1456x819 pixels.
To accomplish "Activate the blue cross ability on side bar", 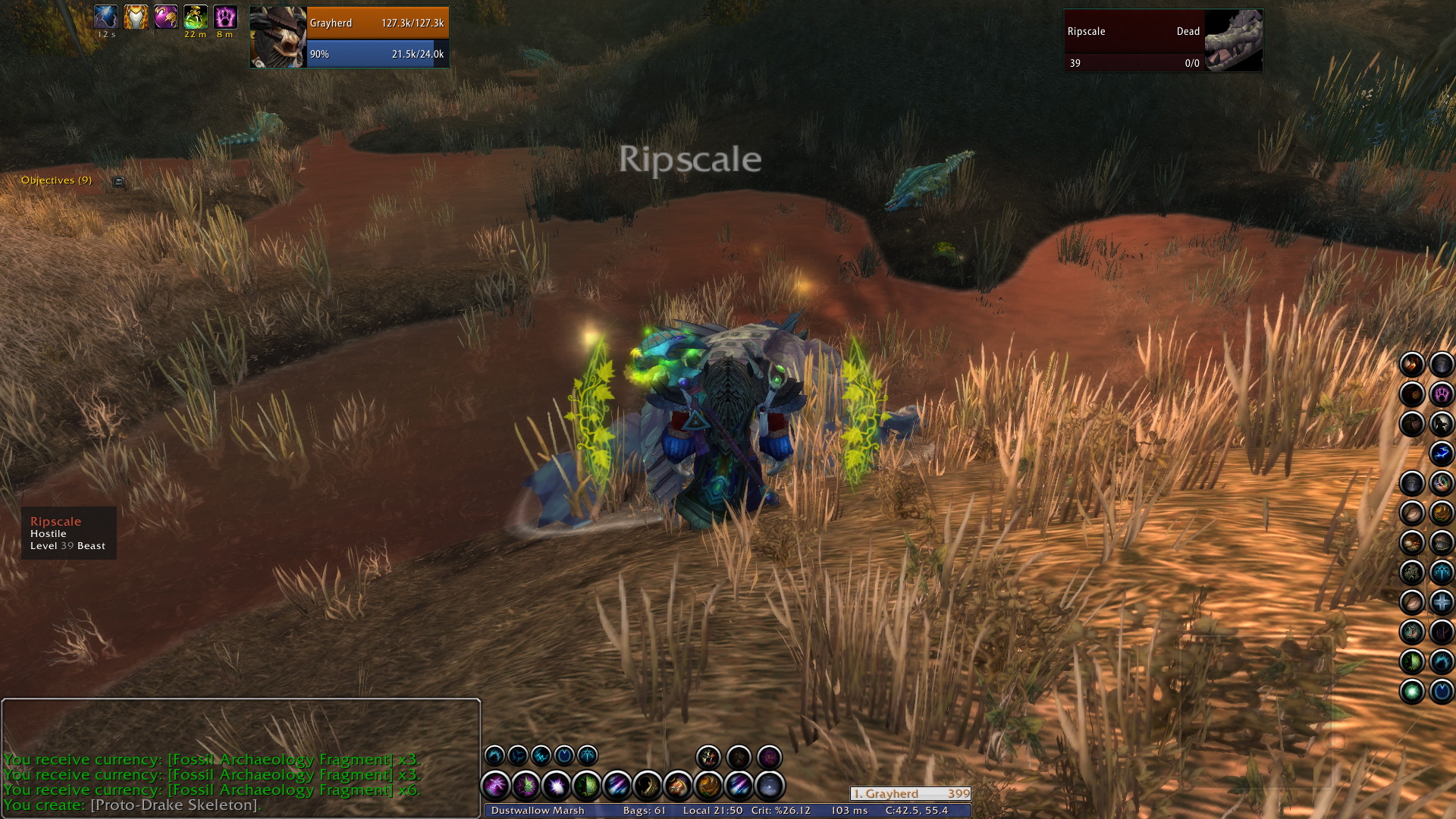I will pyautogui.click(x=1441, y=602).
